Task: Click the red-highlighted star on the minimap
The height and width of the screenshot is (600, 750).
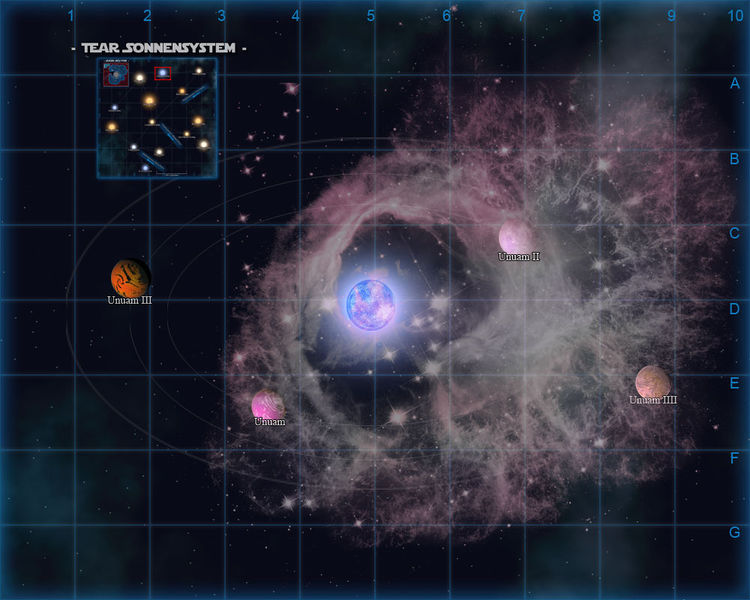Action: click(163, 73)
